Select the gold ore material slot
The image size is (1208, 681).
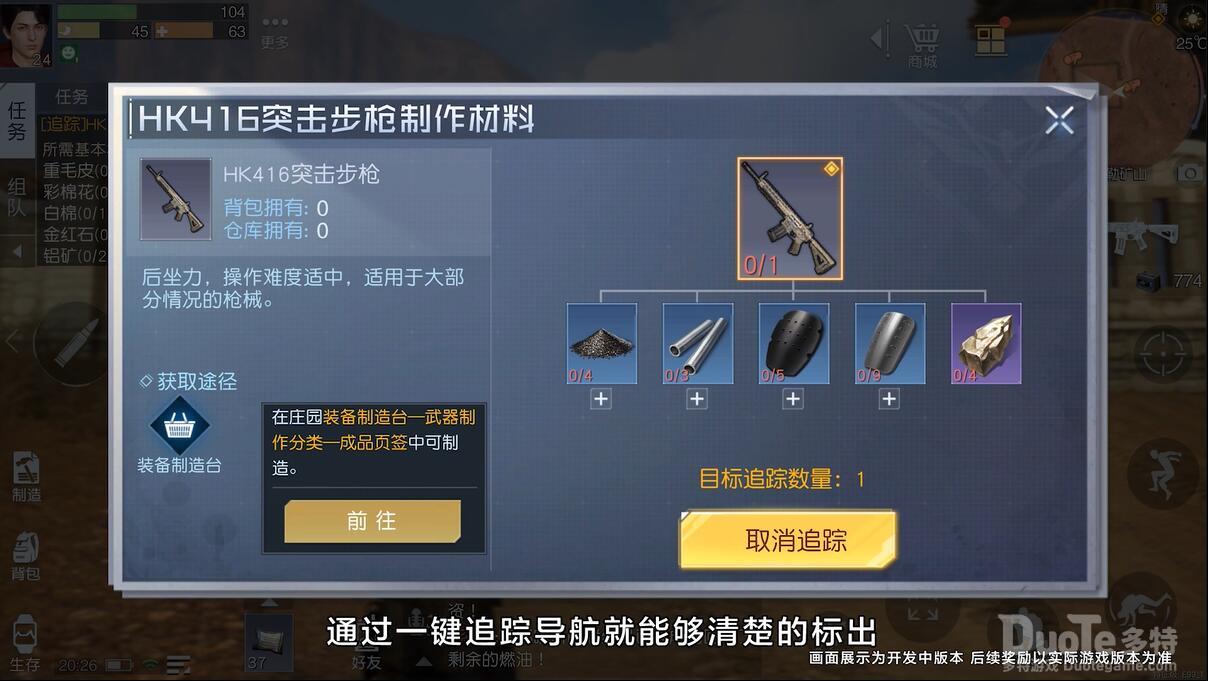coord(986,344)
